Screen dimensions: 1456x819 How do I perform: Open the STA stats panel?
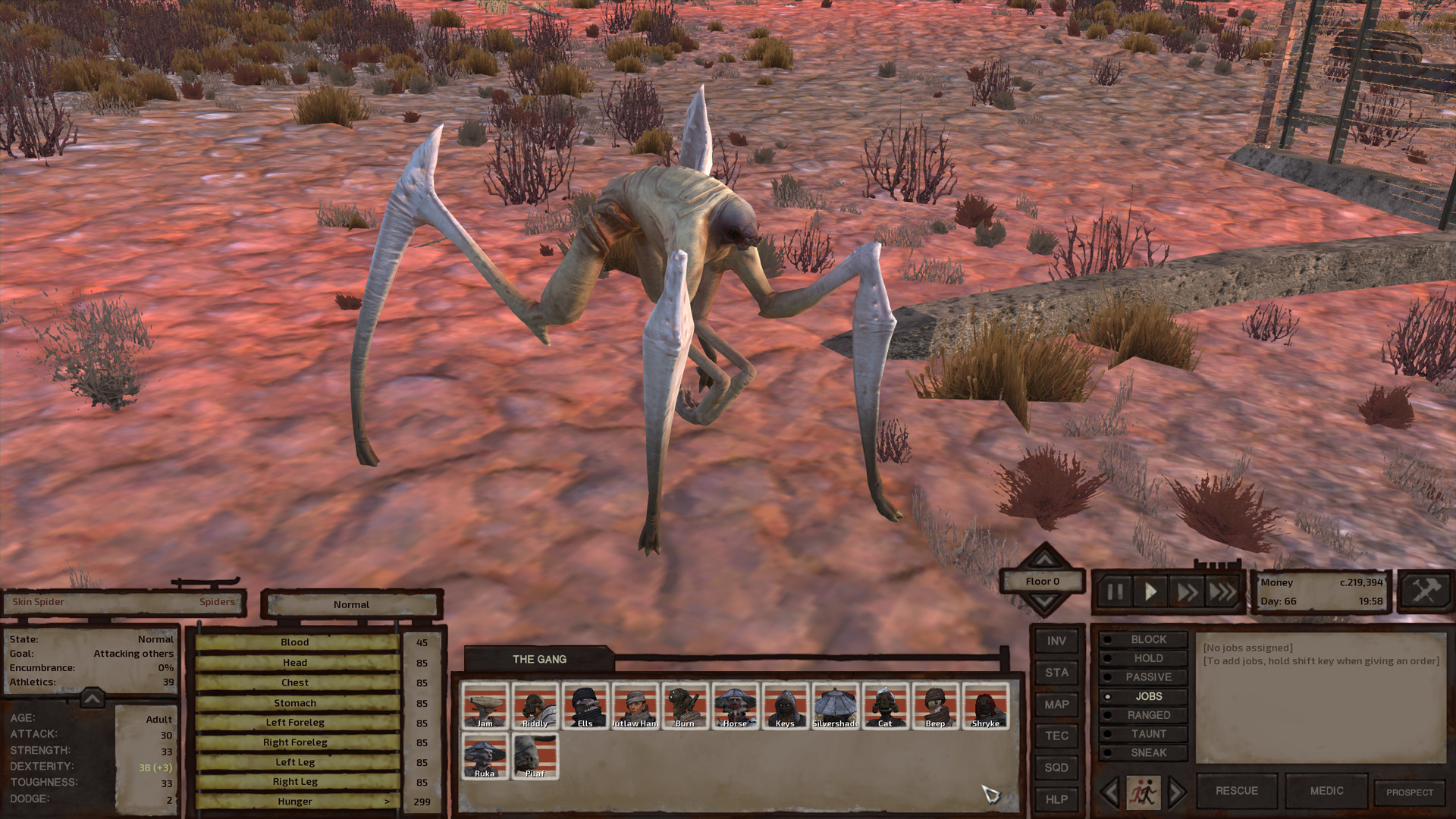pyautogui.click(x=1056, y=673)
